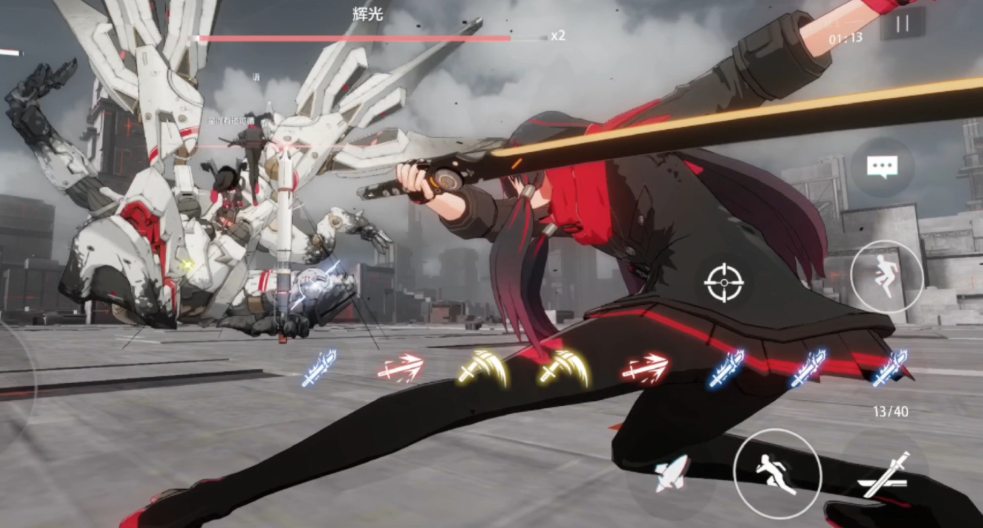Use the sword basic attack button

[884, 475]
